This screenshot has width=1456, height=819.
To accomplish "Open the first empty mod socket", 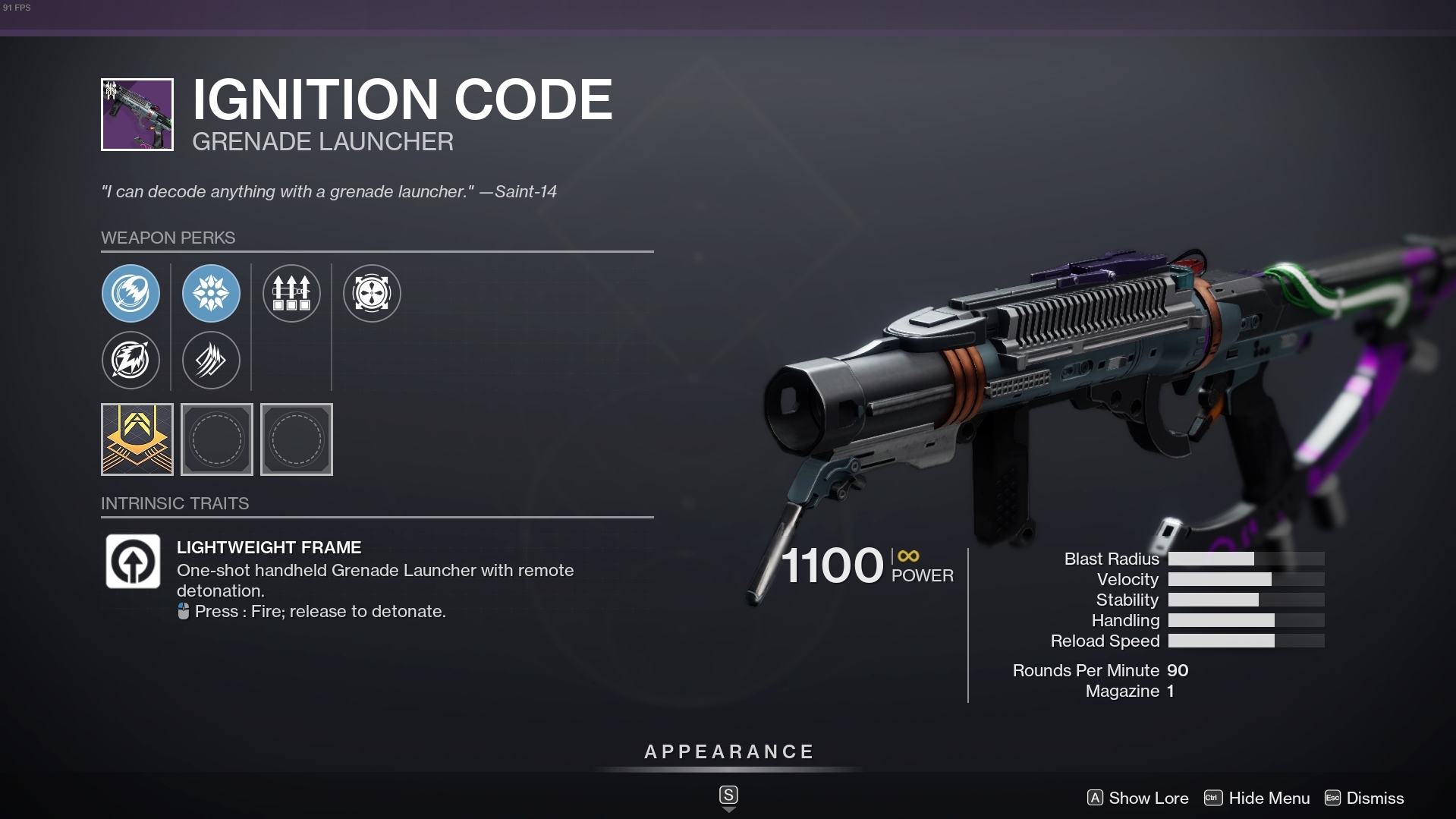I will tap(217, 439).
